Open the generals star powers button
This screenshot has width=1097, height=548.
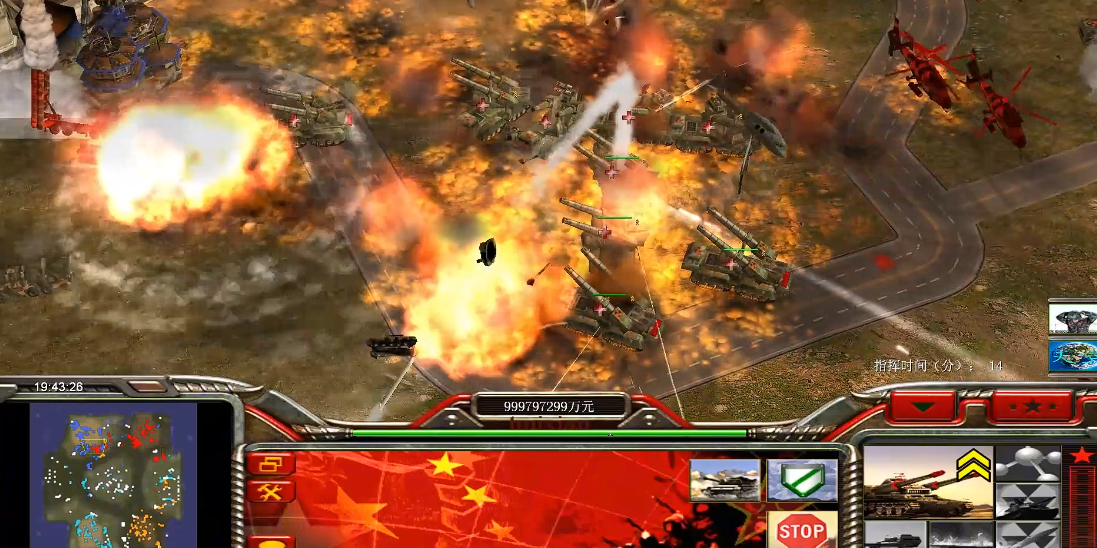[1032, 407]
